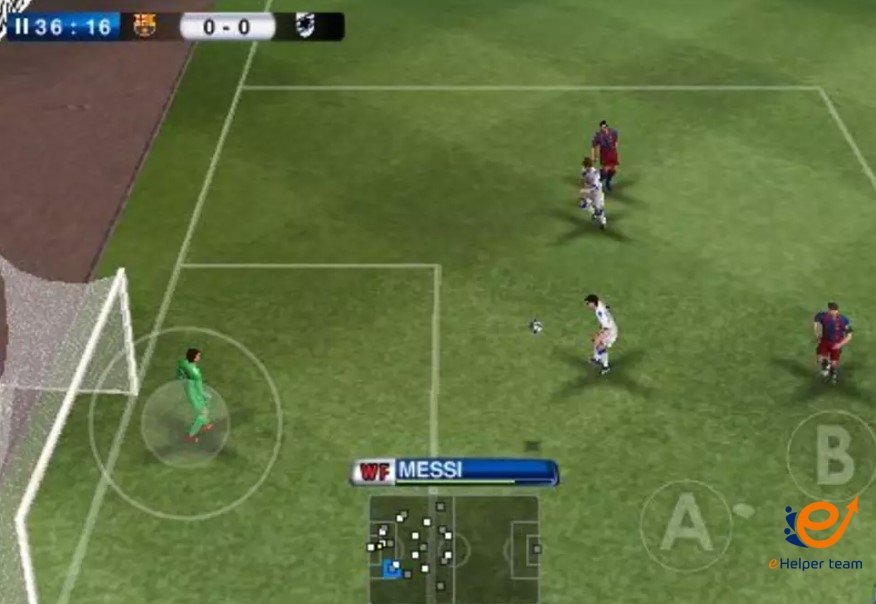The height and width of the screenshot is (604, 876).
Task: Touch the virtual joystick thumb pad
Action: (185, 424)
